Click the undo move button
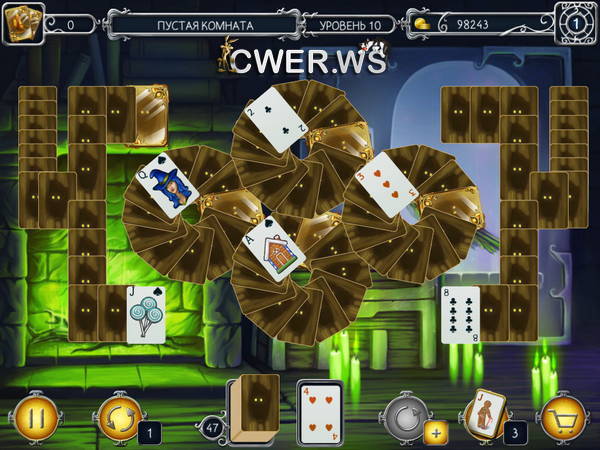Image resolution: width=600 pixels, height=450 pixels. (405, 412)
